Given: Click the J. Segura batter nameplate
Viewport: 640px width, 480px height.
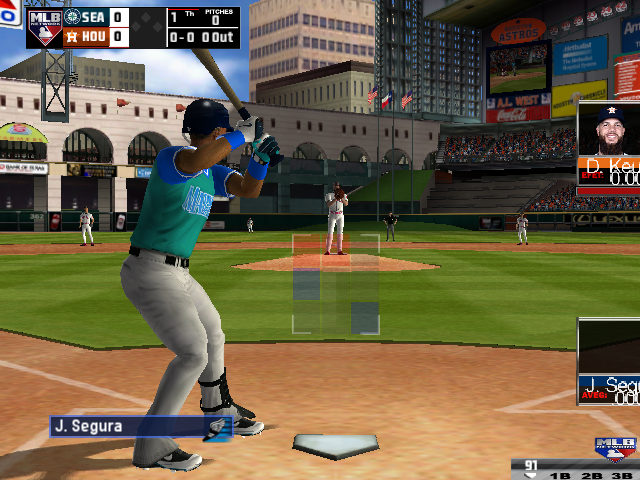Looking at the screenshot, I should point(140,427).
